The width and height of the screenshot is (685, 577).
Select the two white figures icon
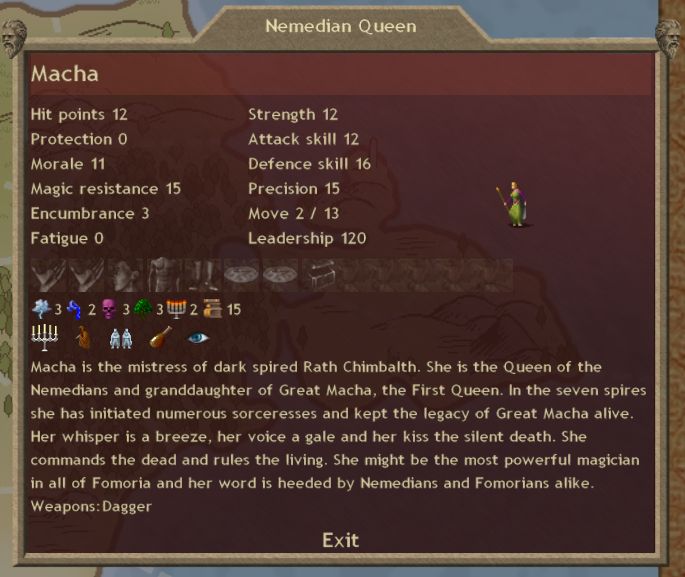121,337
